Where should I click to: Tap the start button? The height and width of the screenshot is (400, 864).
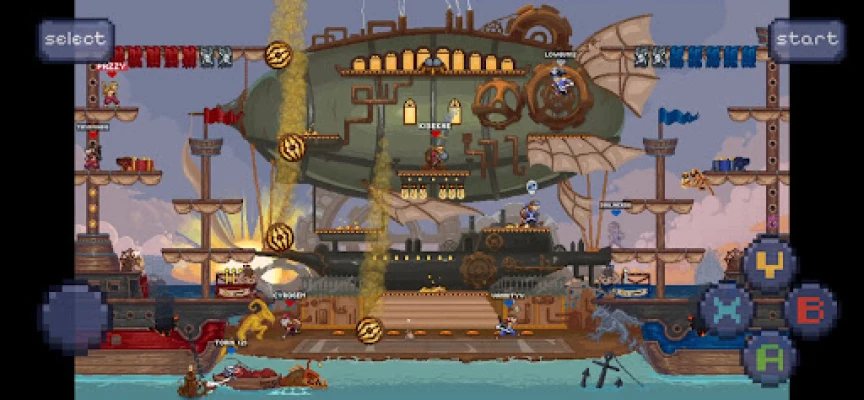click(x=806, y=40)
